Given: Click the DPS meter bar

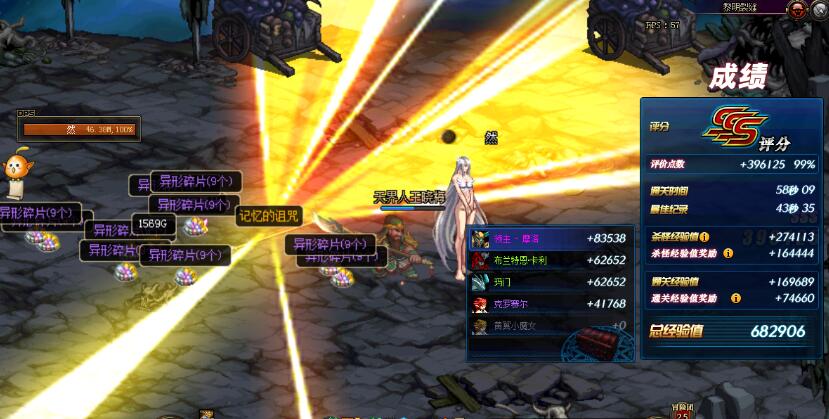Looking at the screenshot, I should pyautogui.click(x=79, y=129).
